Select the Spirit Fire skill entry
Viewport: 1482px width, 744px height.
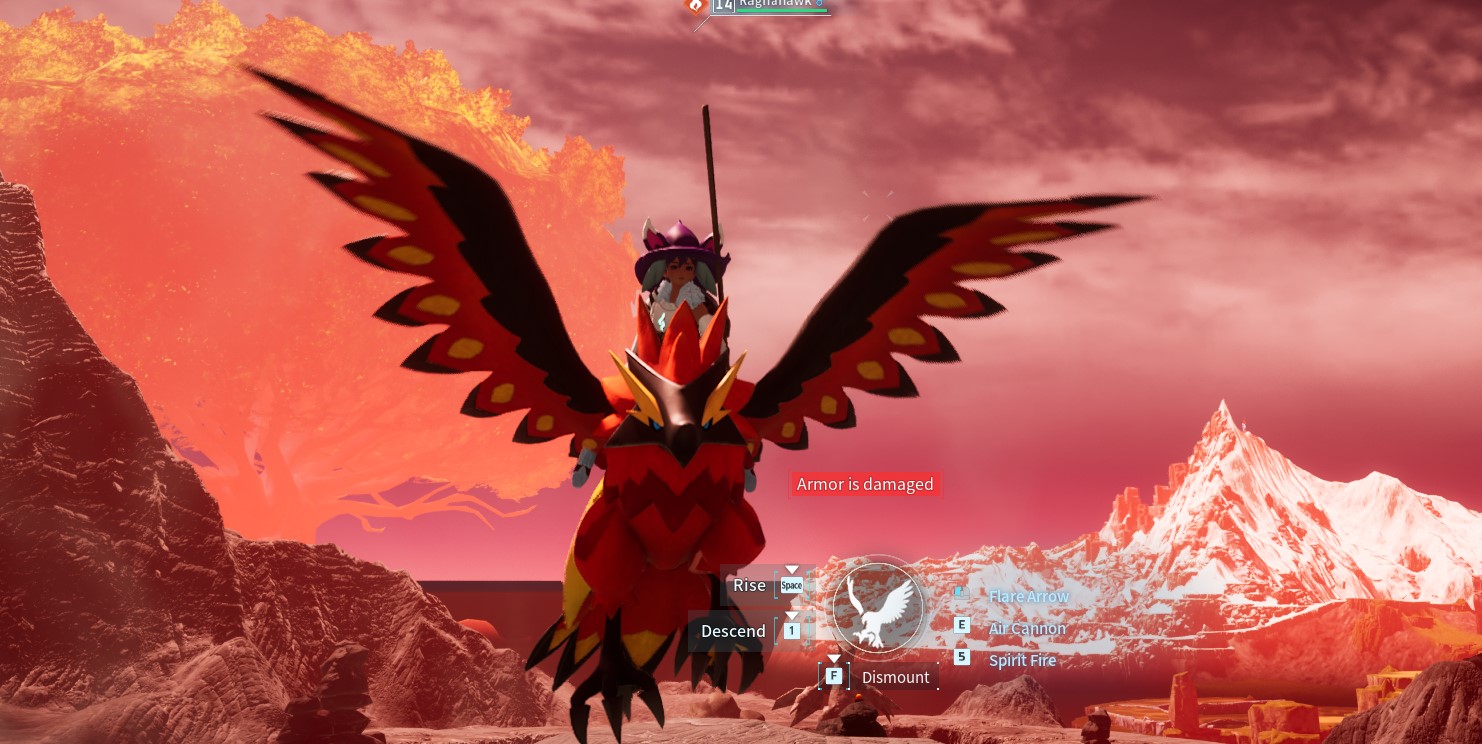tap(1022, 660)
